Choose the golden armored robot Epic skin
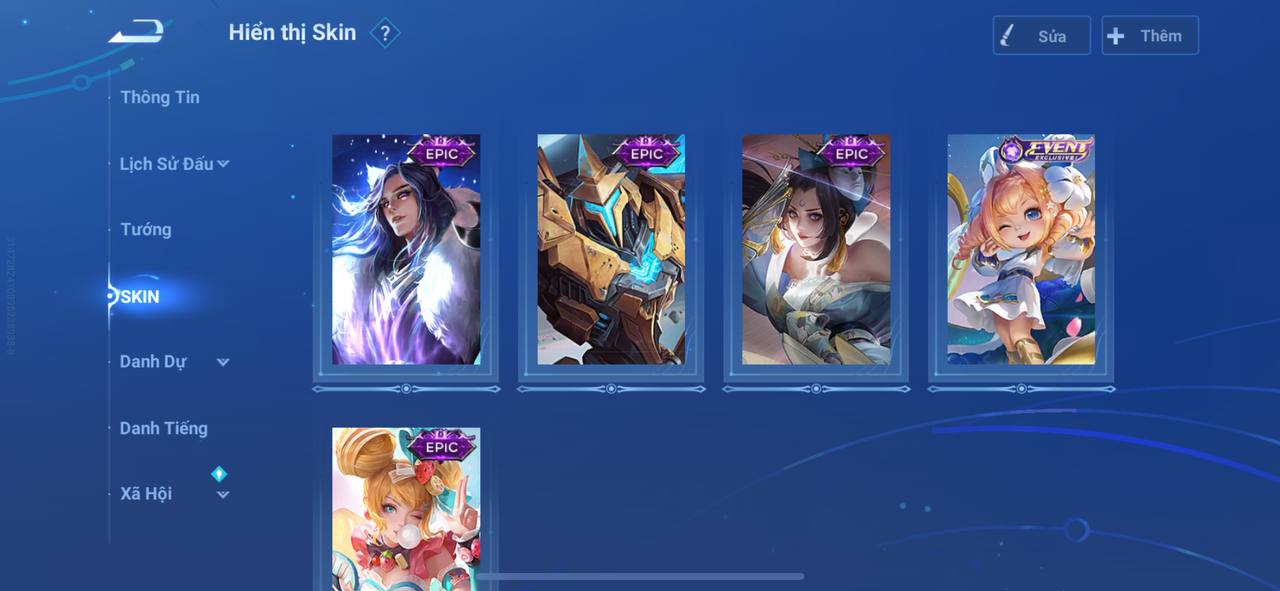Image resolution: width=1280 pixels, height=591 pixels. (x=611, y=250)
